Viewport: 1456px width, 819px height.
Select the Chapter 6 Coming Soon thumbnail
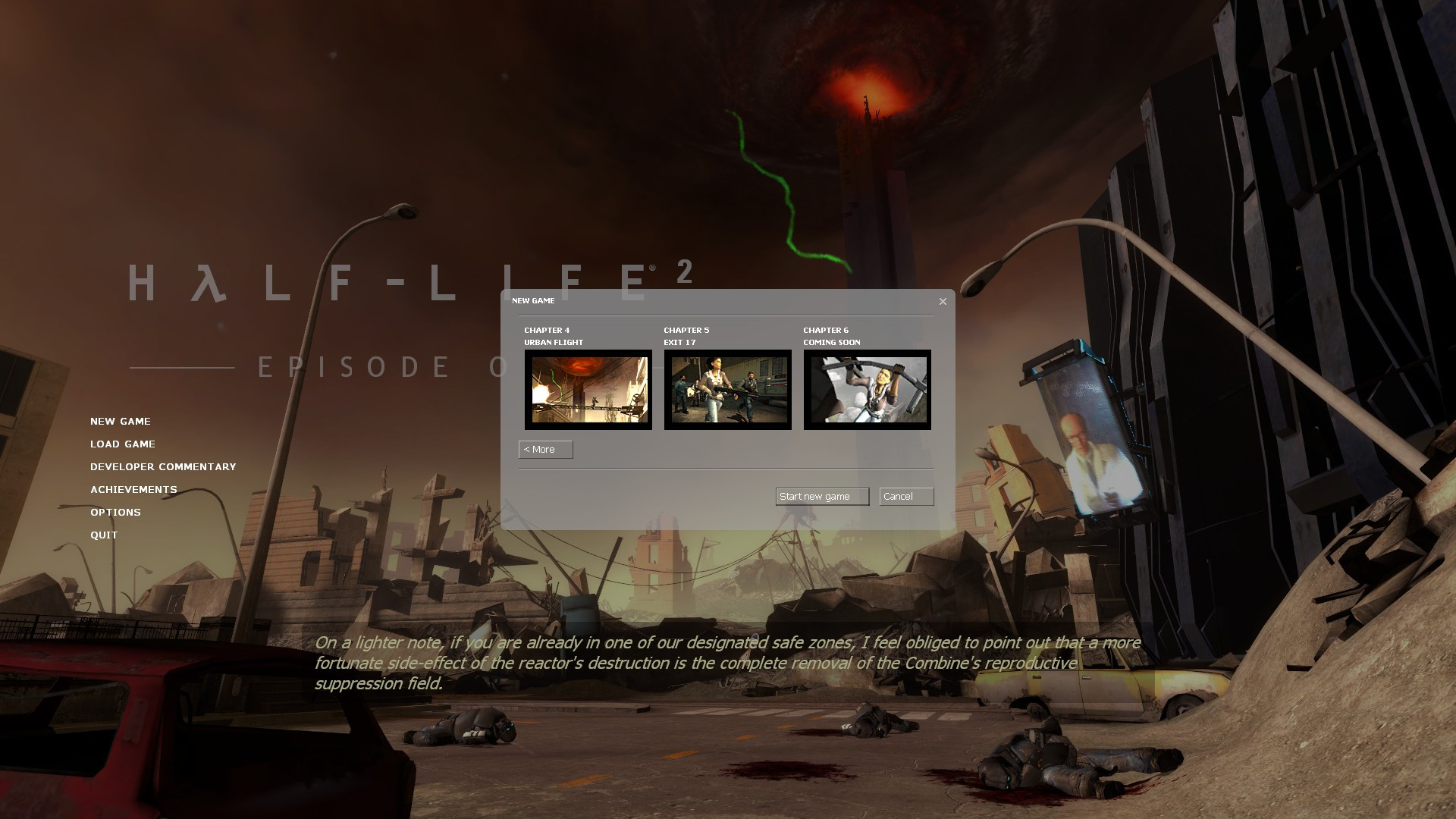point(867,389)
